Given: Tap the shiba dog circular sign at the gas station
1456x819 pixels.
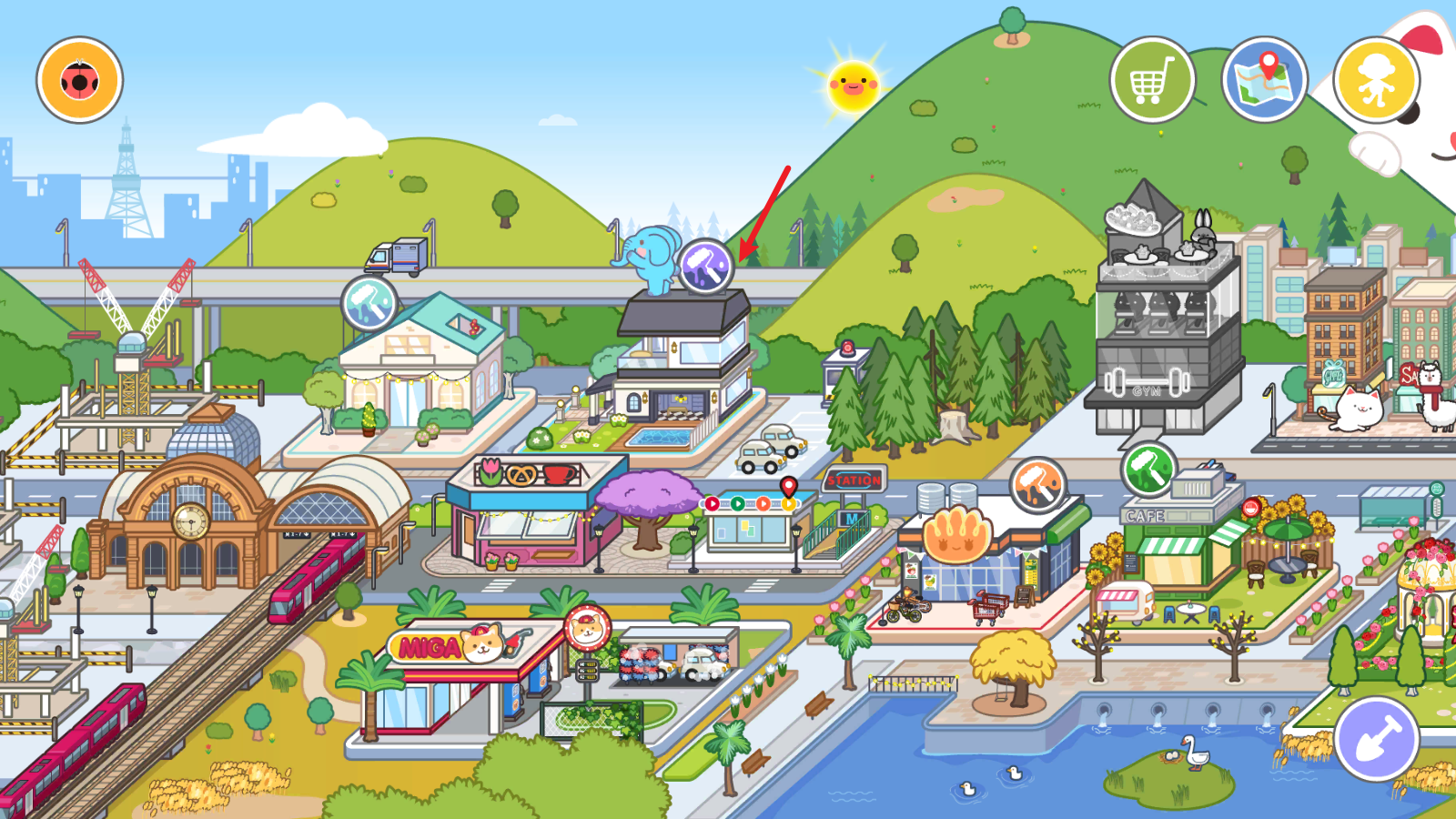Looking at the screenshot, I should 587,625.
